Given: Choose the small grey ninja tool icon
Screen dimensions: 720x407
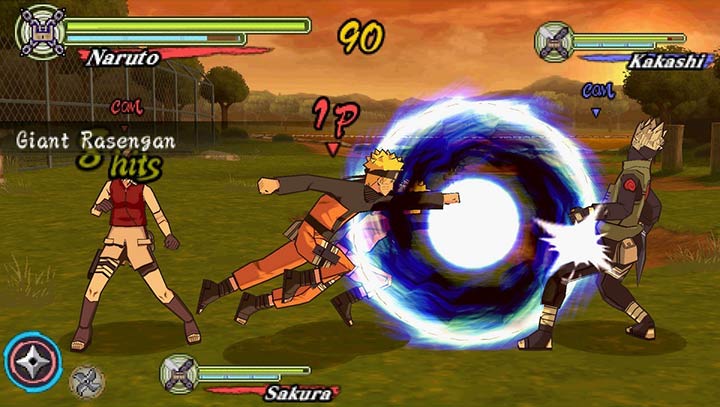Looking at the screenshot, I should tap(86, 381).
